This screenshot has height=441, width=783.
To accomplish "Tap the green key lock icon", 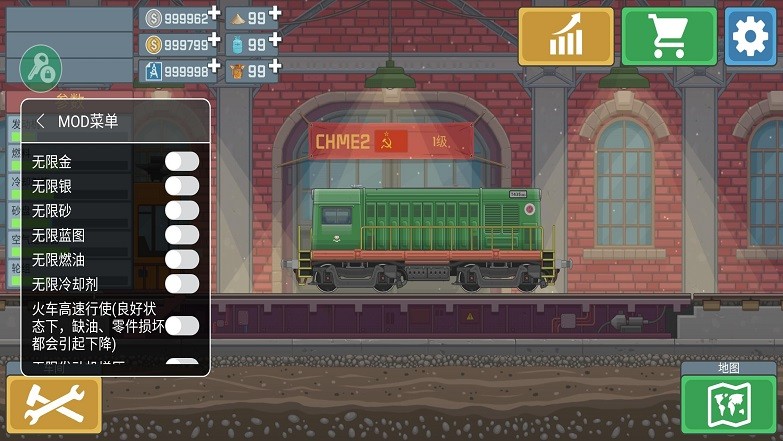I will [x=41, y=68].
